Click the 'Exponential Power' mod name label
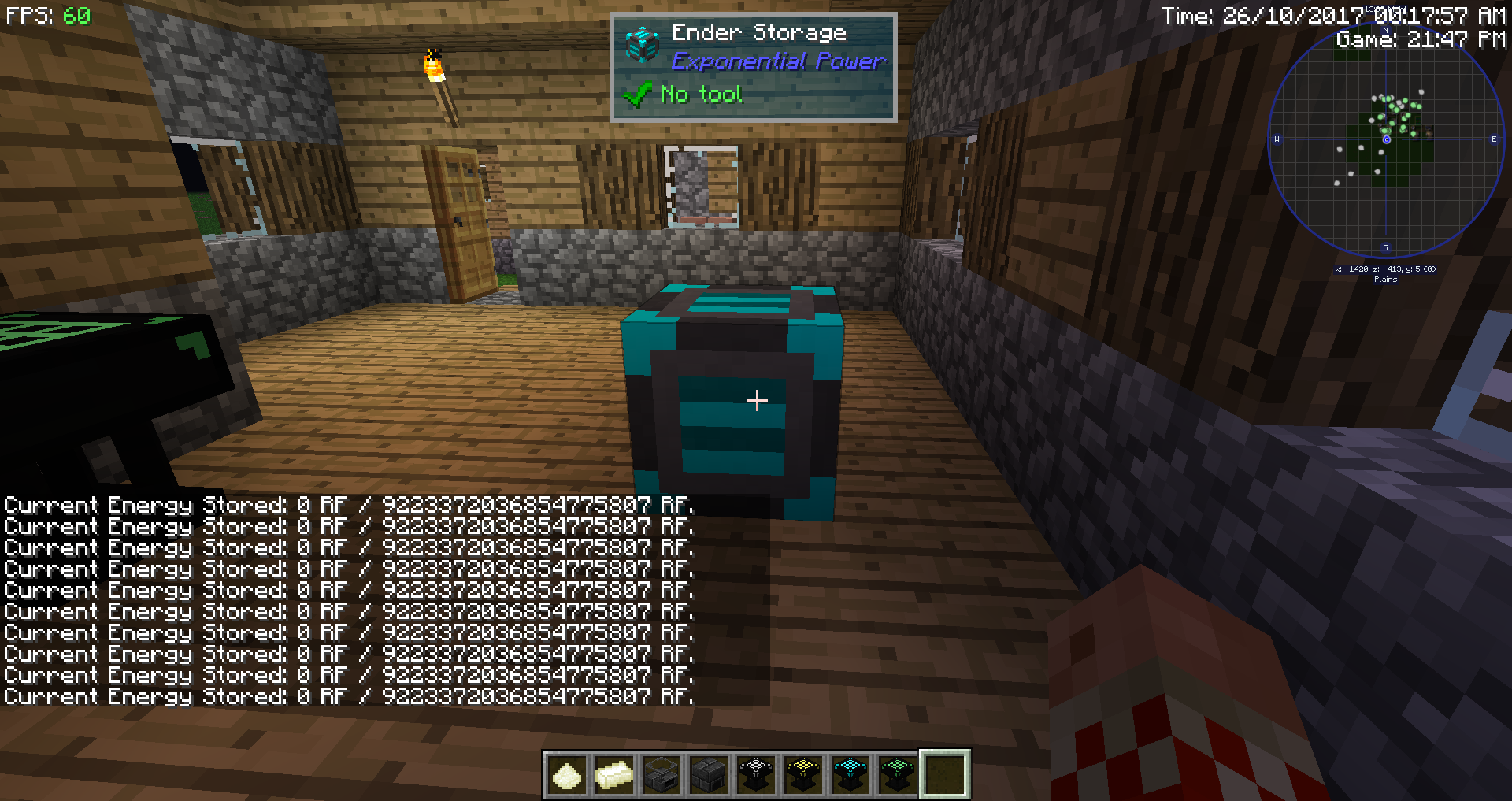The image size is (1512, 801). tap(778, 61)
